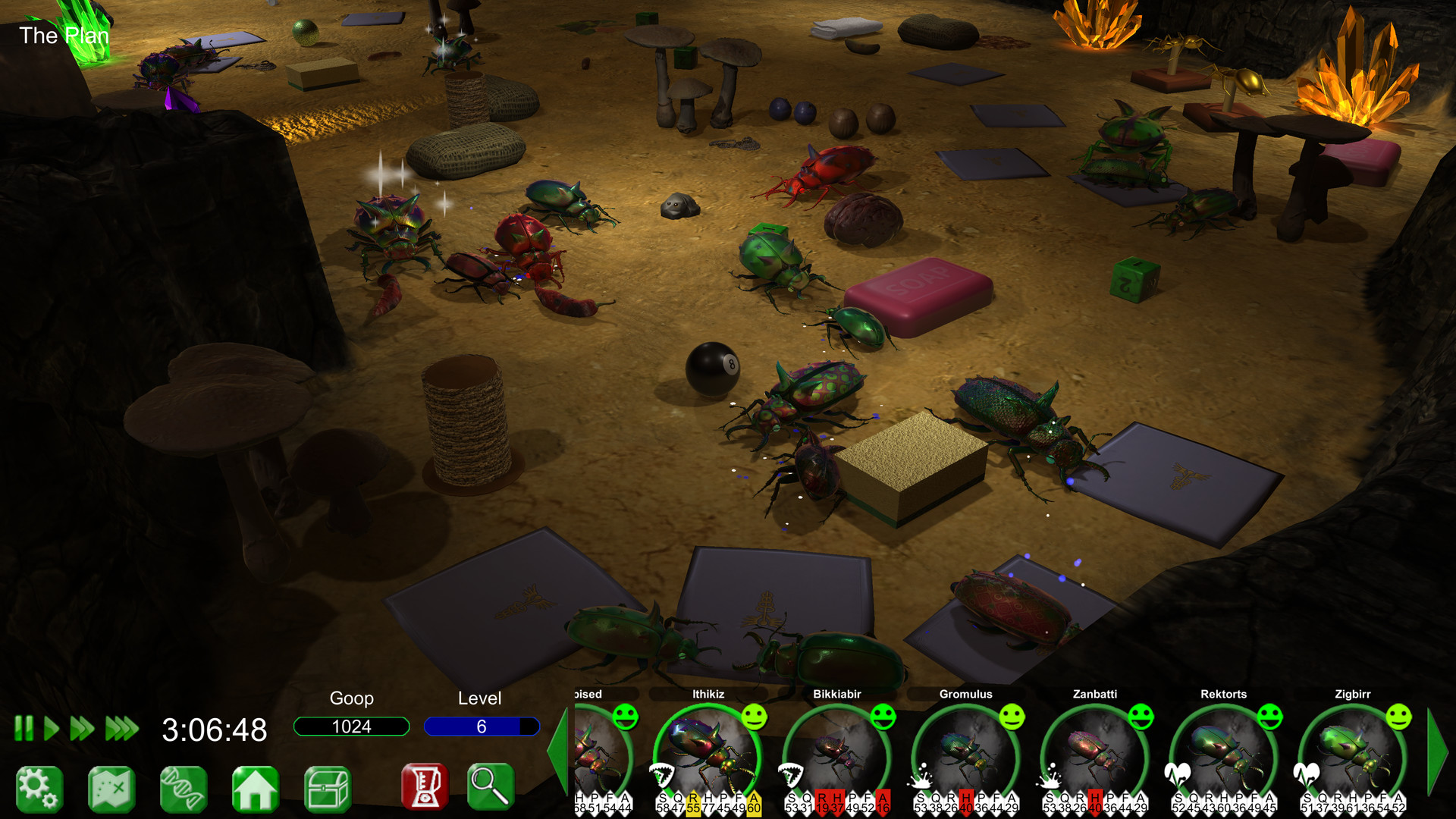
Task: Open the DNA genetics panel
Action: pyautogui.click(x=183, y=789)
